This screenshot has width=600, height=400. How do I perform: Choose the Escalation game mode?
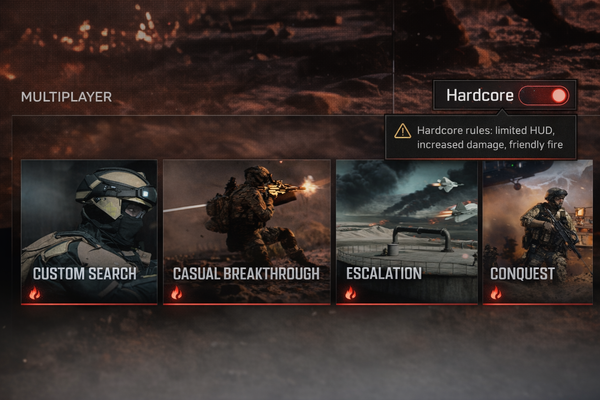(405, 231)
